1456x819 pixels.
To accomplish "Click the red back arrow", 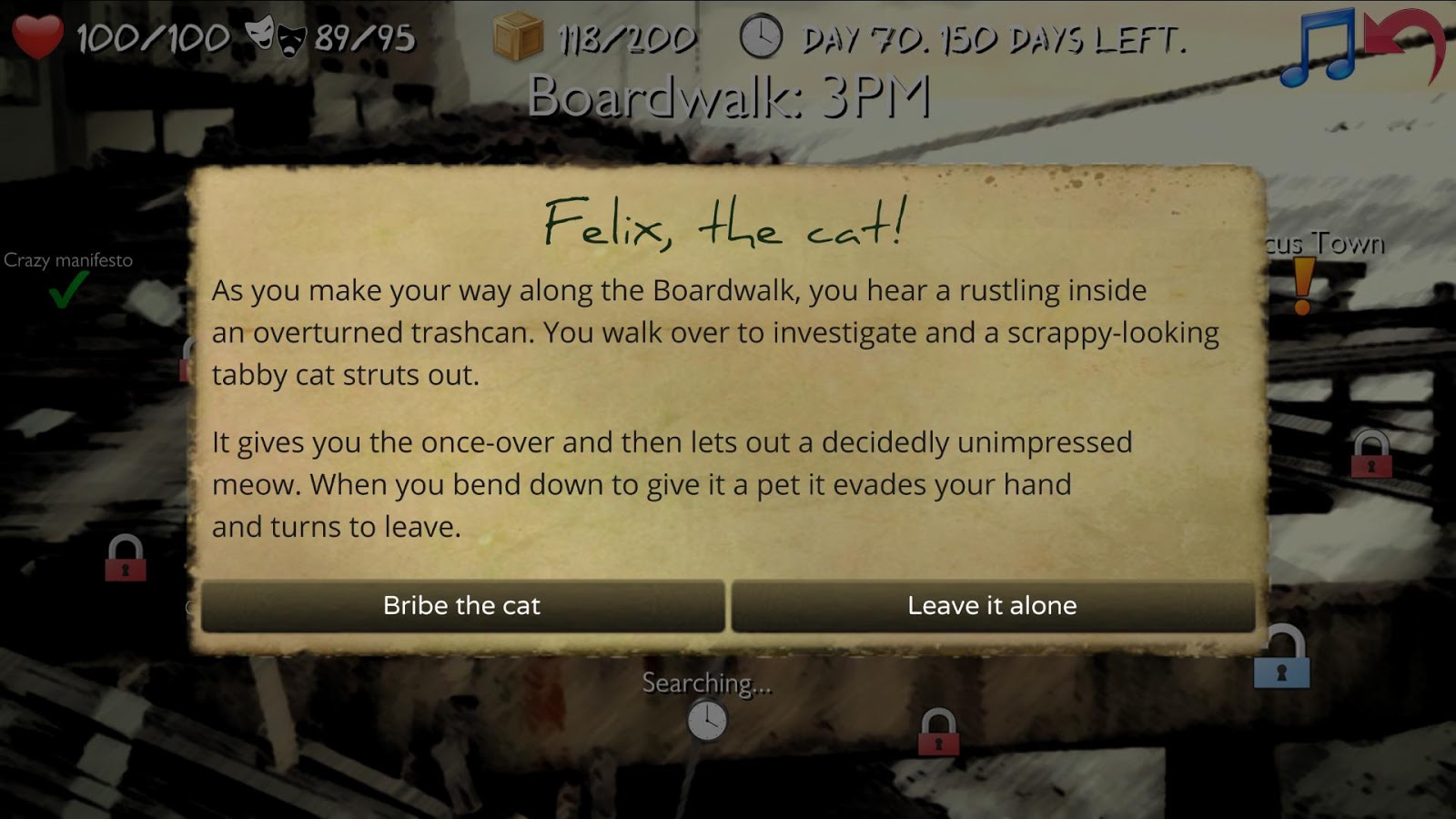I will point(1406,44).
